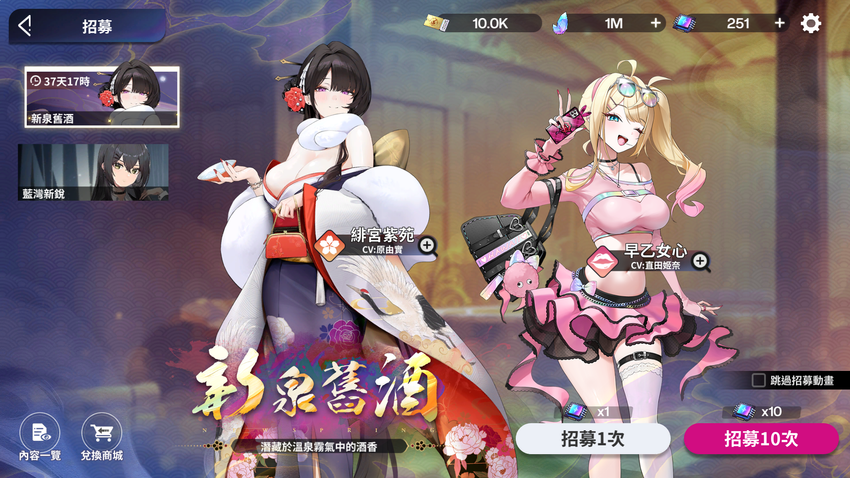The image size is (850, 478).
Task: Add more recruit tickets with plus button
Action: [779, 23]
